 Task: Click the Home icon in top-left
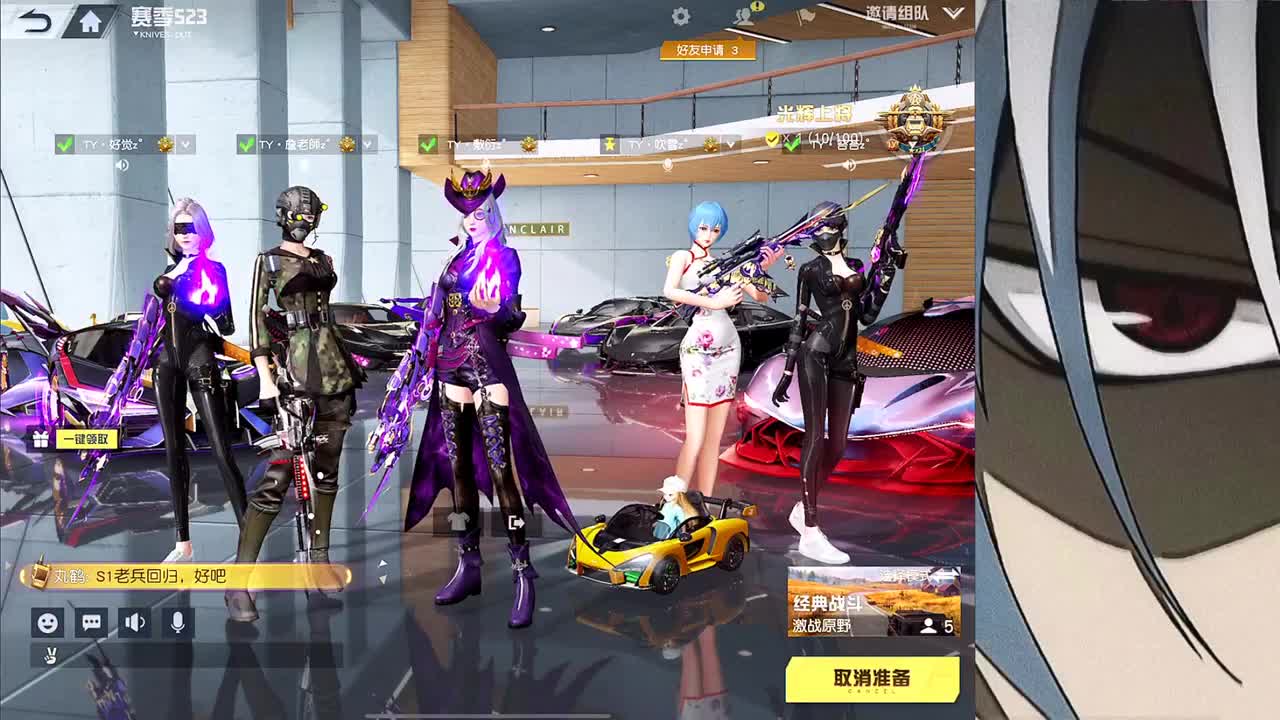[88, 19]
